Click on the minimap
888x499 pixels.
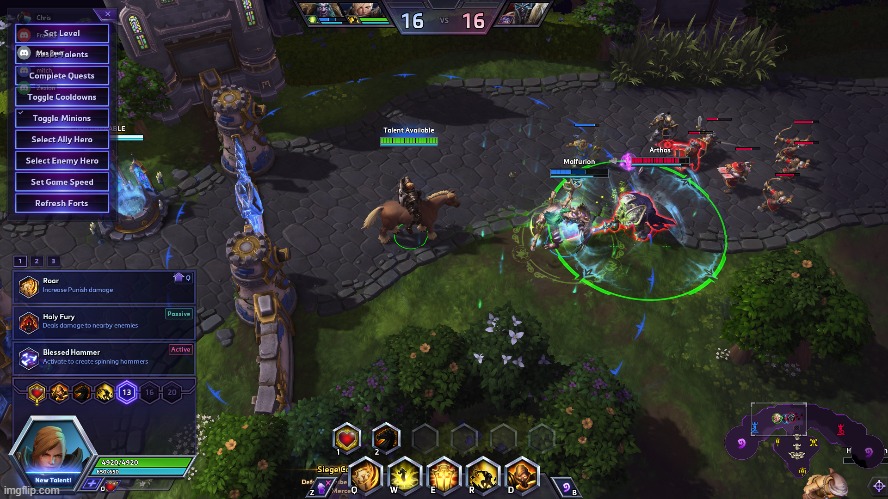pos(800,438)
